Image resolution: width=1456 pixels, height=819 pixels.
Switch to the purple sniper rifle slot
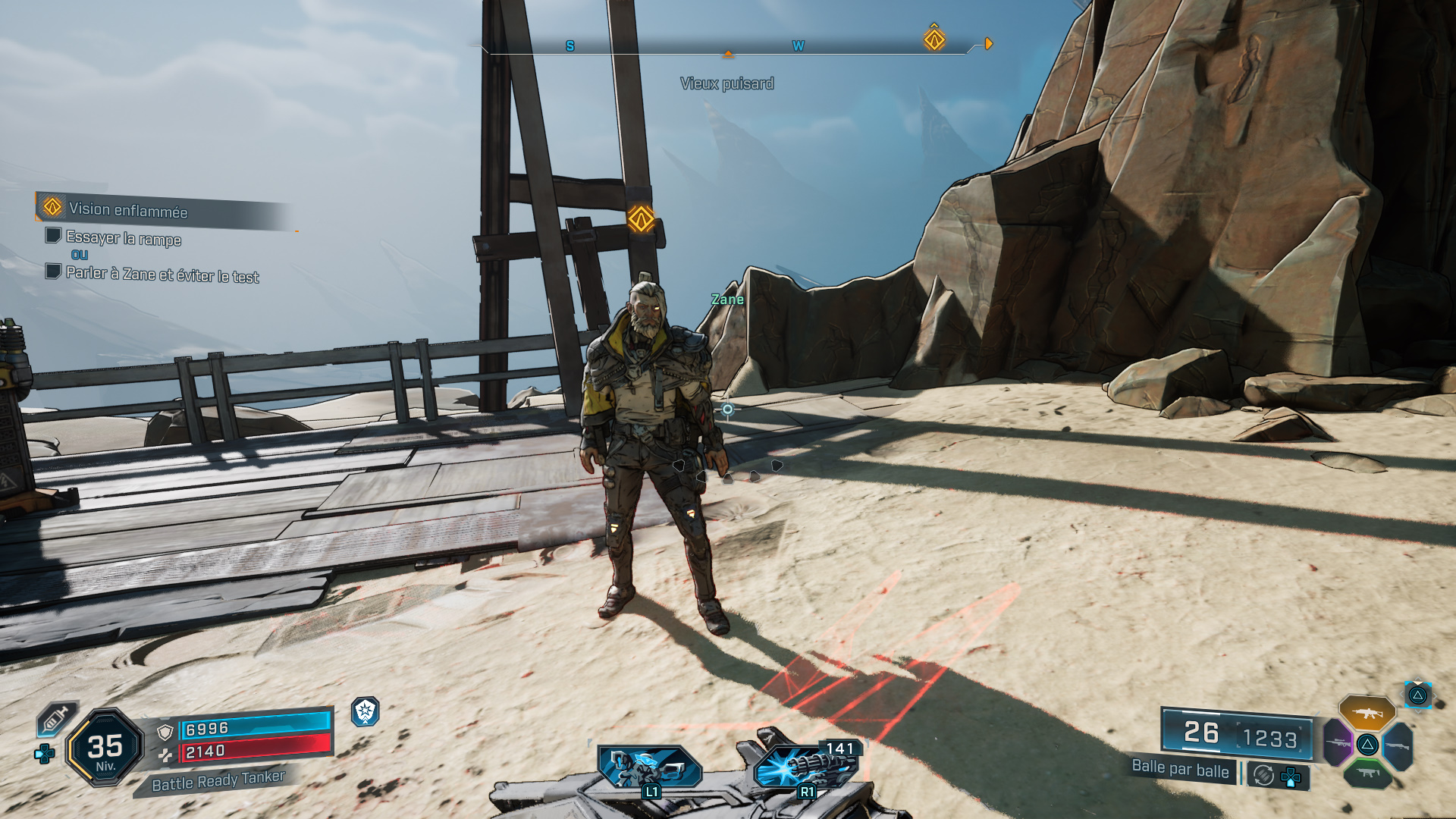pos(1338,742)
